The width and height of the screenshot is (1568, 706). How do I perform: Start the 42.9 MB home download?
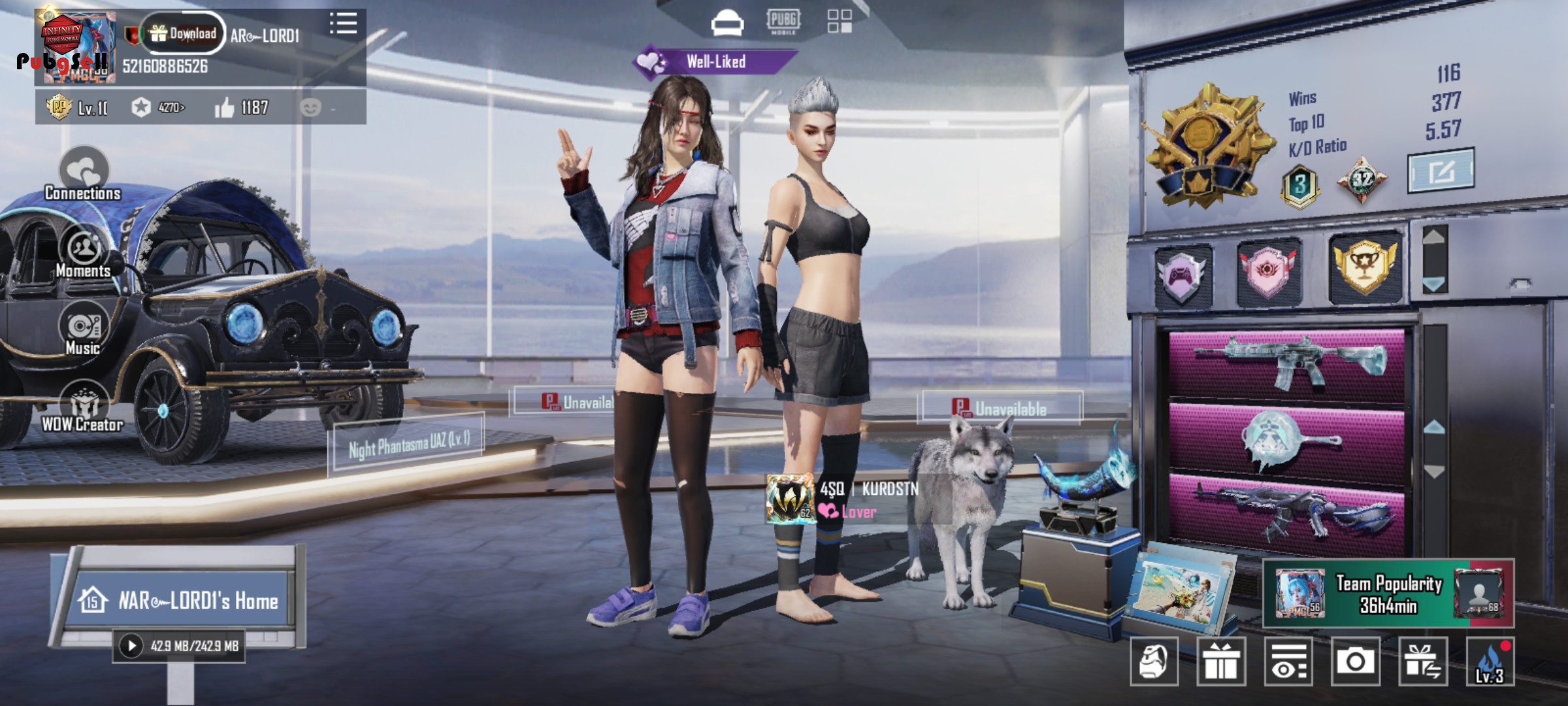tap(131, 646)
